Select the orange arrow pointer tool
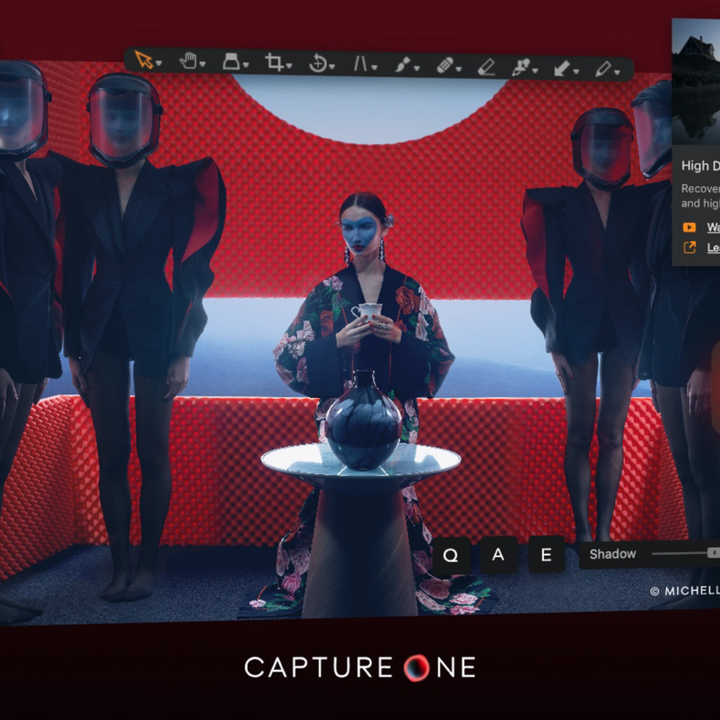This screenshot has height=720, width=720. (x=145, y=61)
